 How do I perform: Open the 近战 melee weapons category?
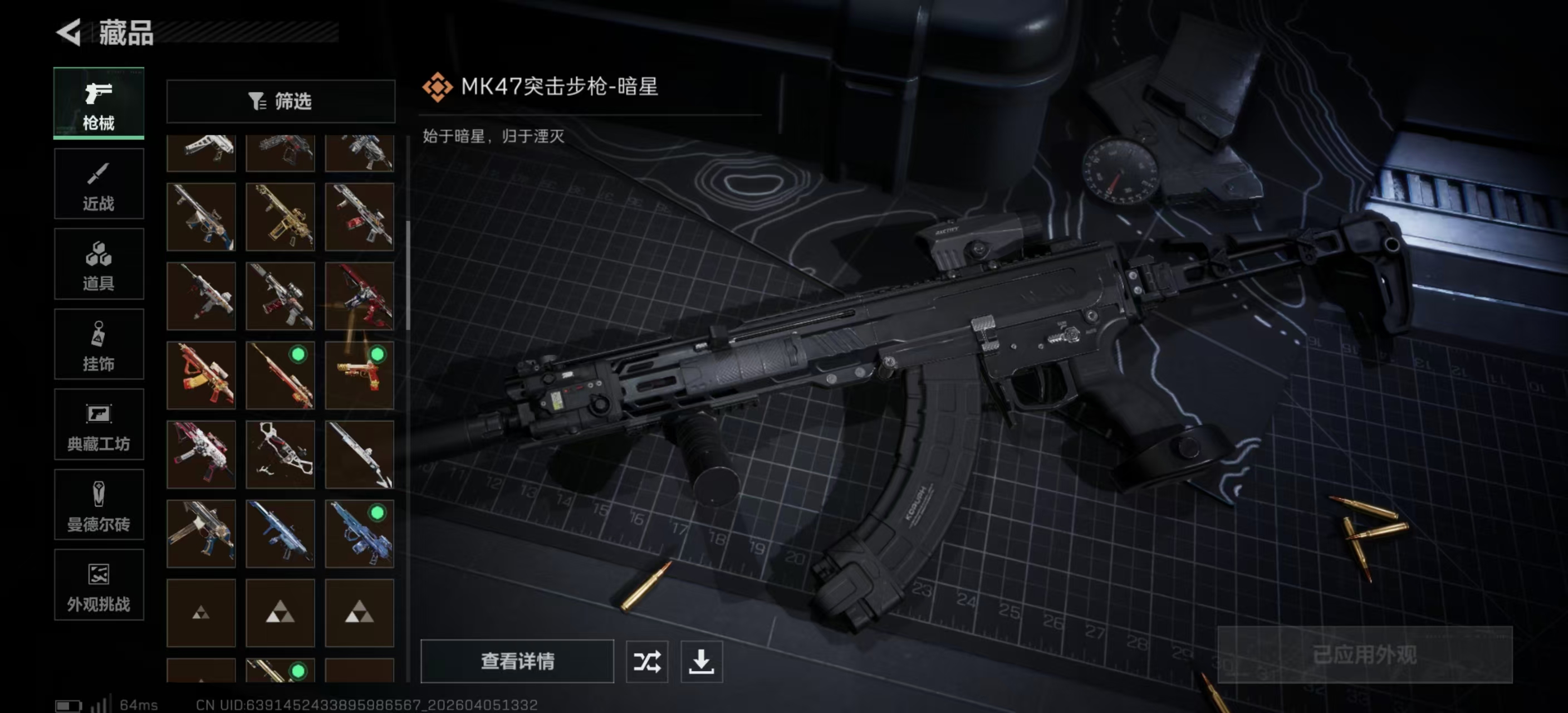(x=99, y=184)
